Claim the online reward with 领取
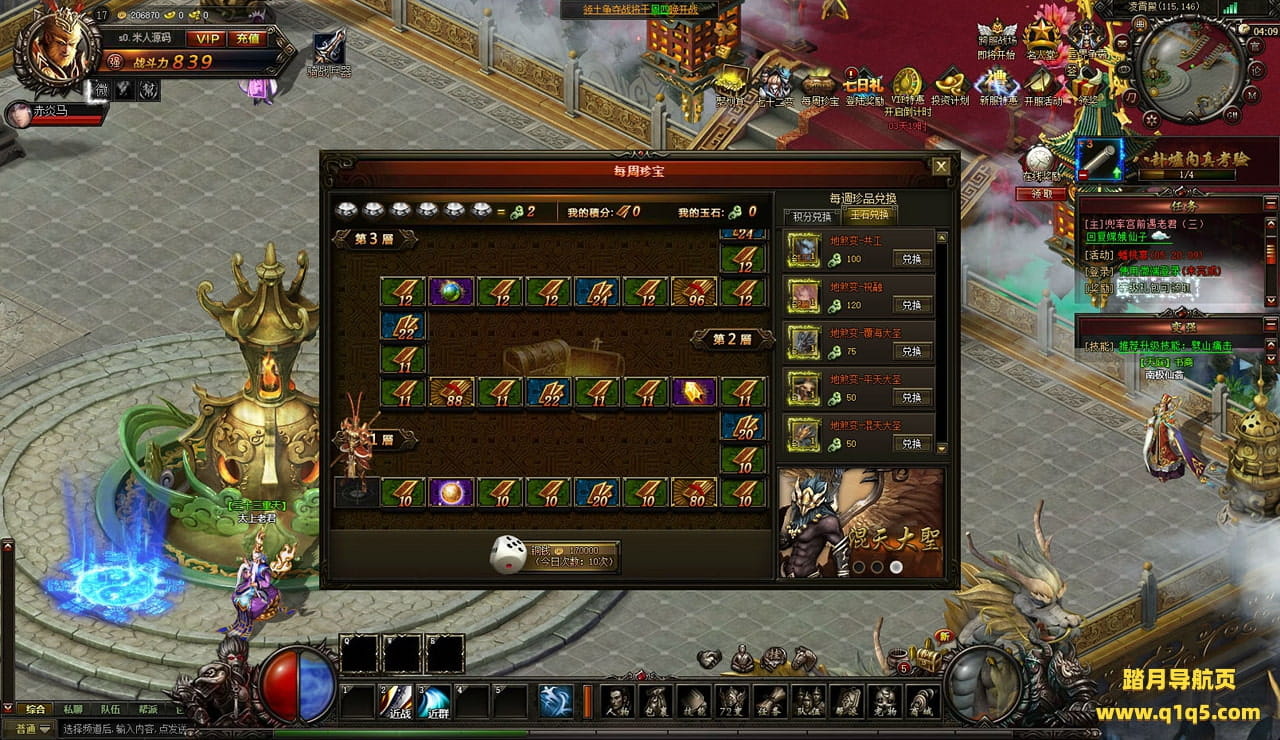1280x740 pixels. tap(1041, 194)
